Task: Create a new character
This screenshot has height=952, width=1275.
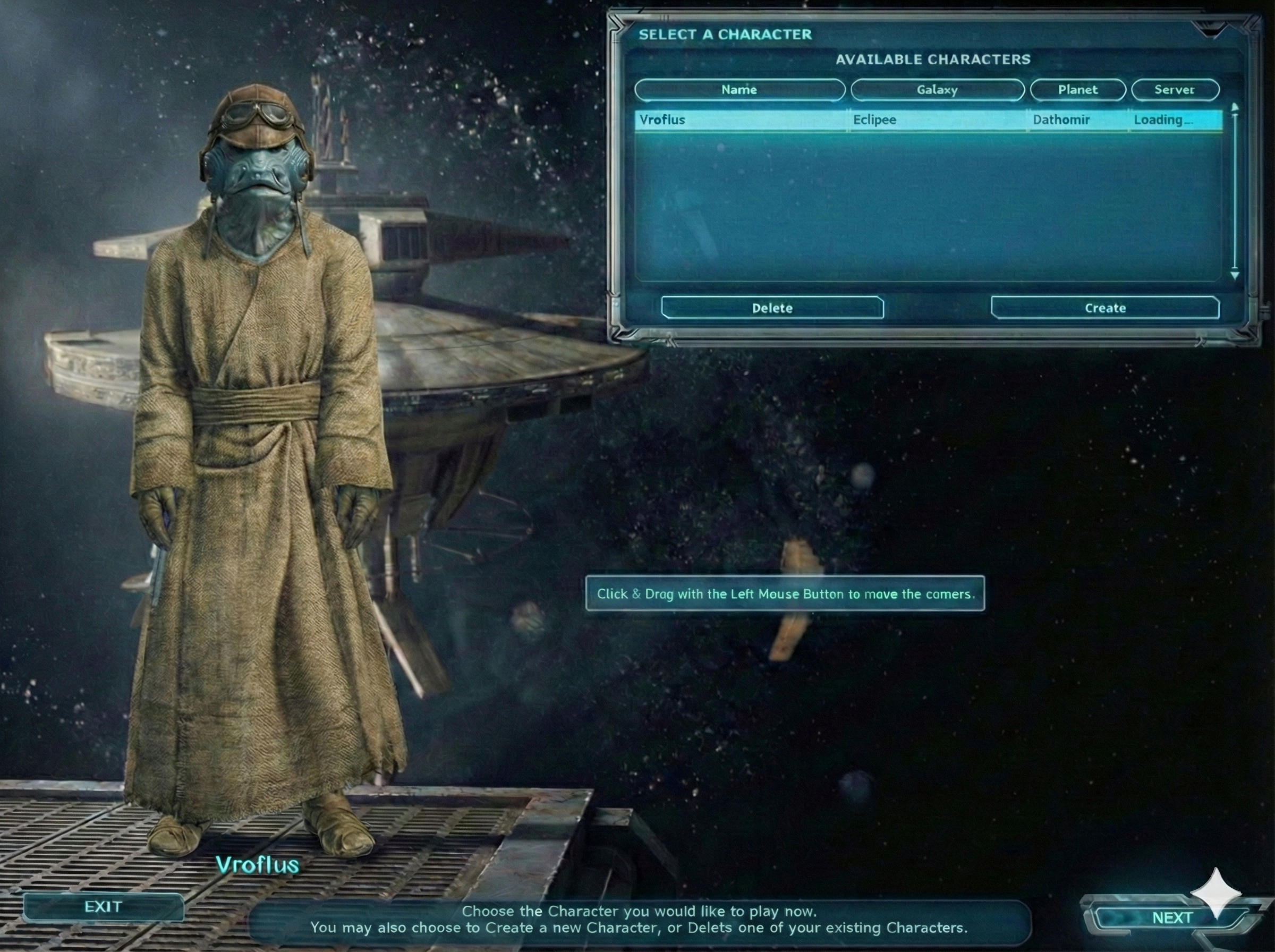Action: coord(1105,308)
